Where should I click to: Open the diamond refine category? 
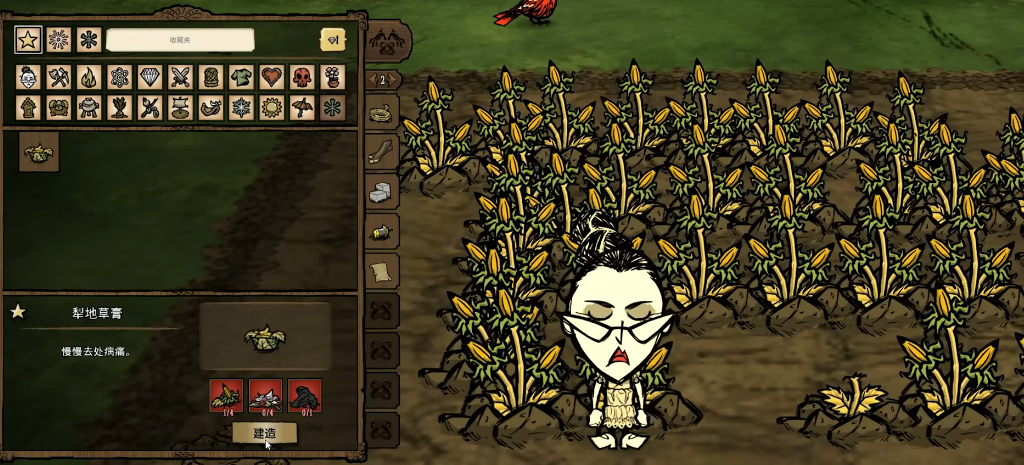[150, 77]
